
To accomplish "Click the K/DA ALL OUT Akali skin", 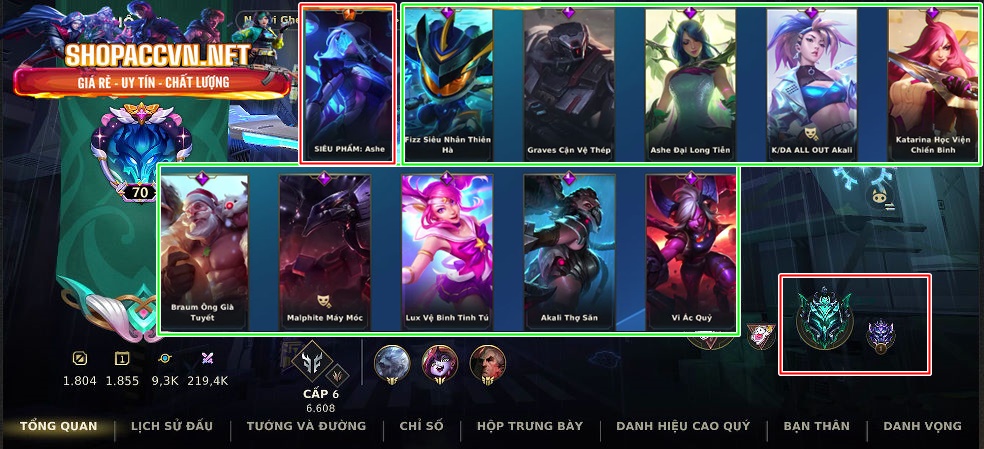I will click(811, 85).
